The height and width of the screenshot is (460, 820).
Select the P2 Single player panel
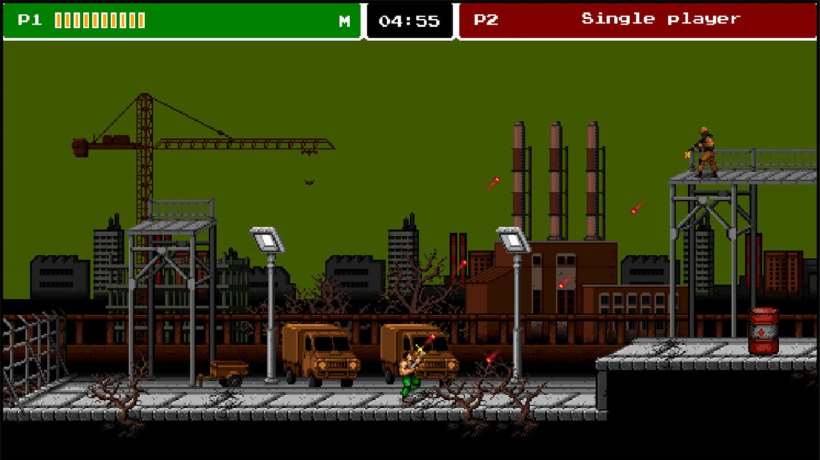(637, 20)
